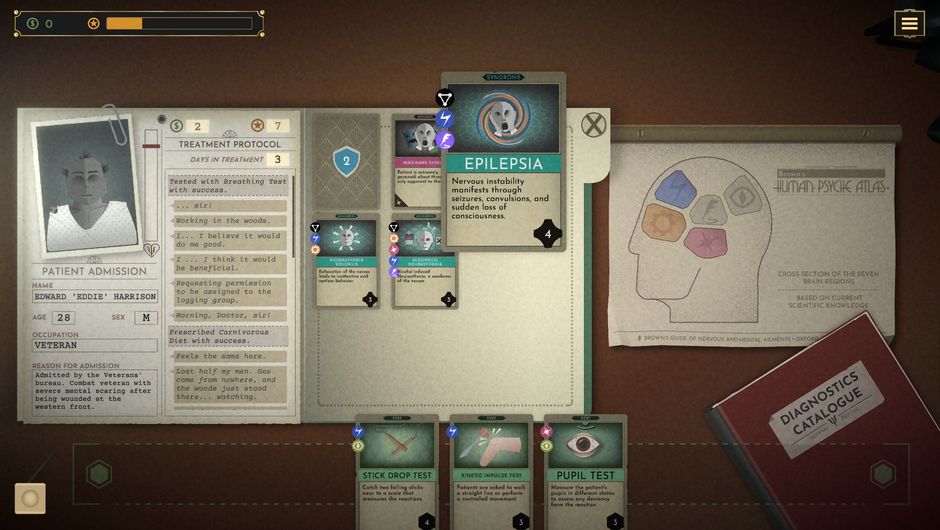
Task: Click the face-down card with shield 2
Action: pyautogui.click(x=346, y=160)
